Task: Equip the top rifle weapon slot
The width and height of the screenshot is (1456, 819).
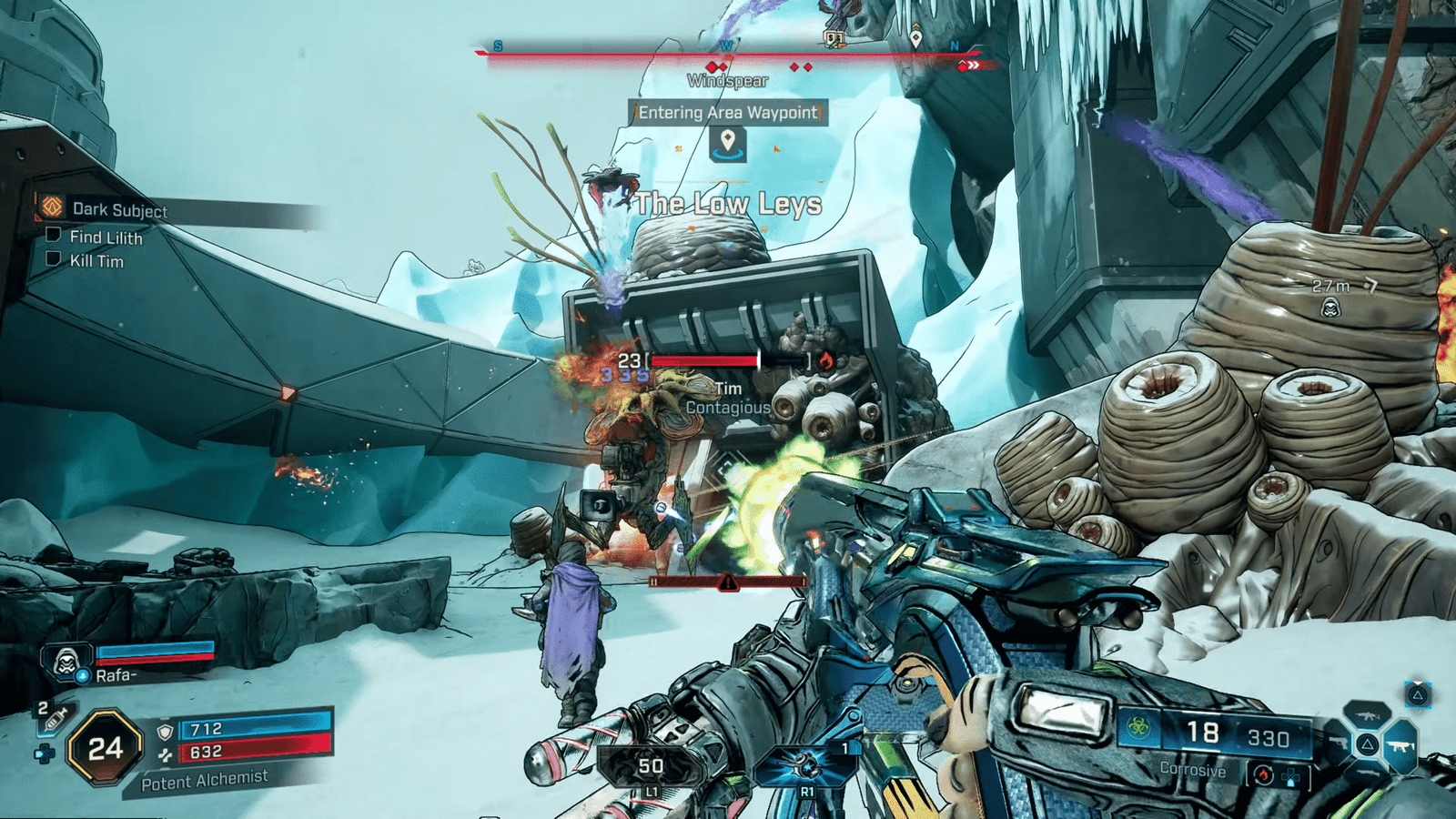Action: [x=1366, y=715]
